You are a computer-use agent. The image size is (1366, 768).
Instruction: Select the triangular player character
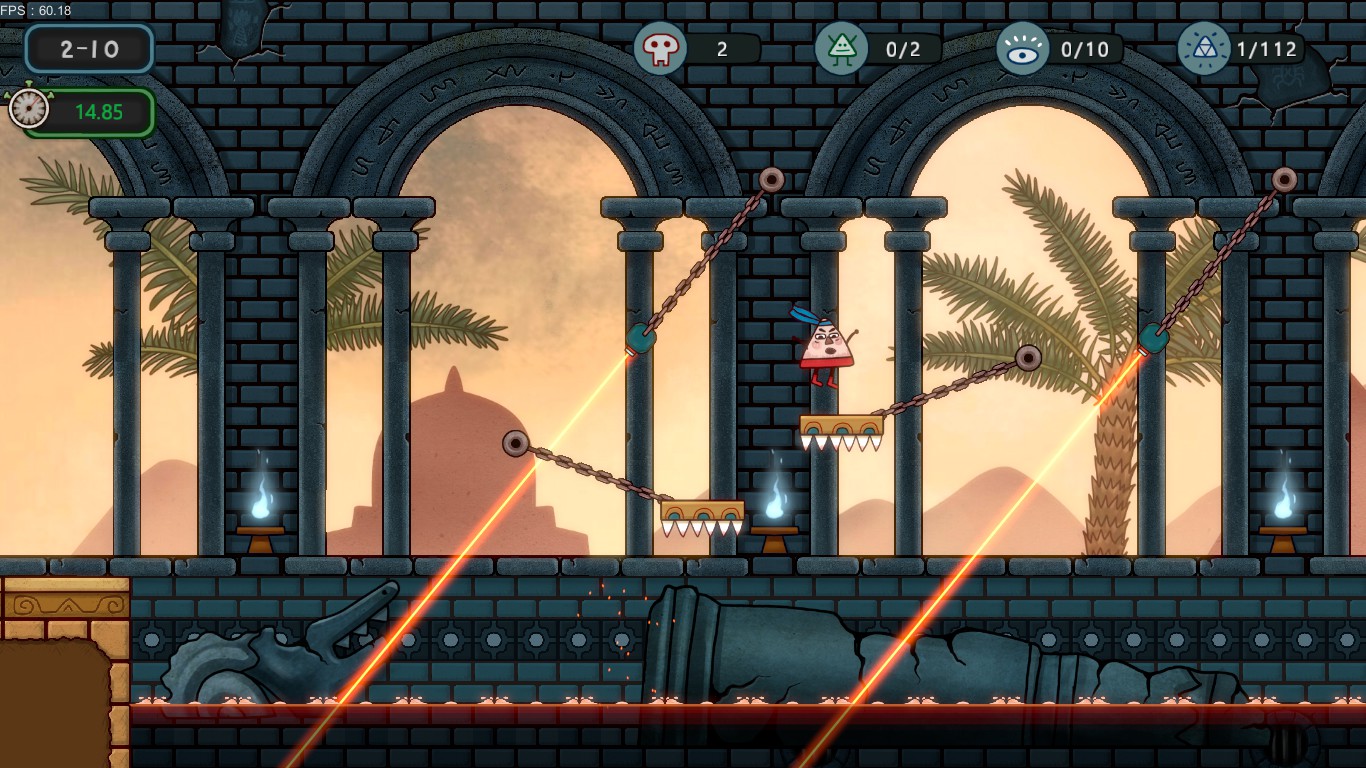click(823, 345)
